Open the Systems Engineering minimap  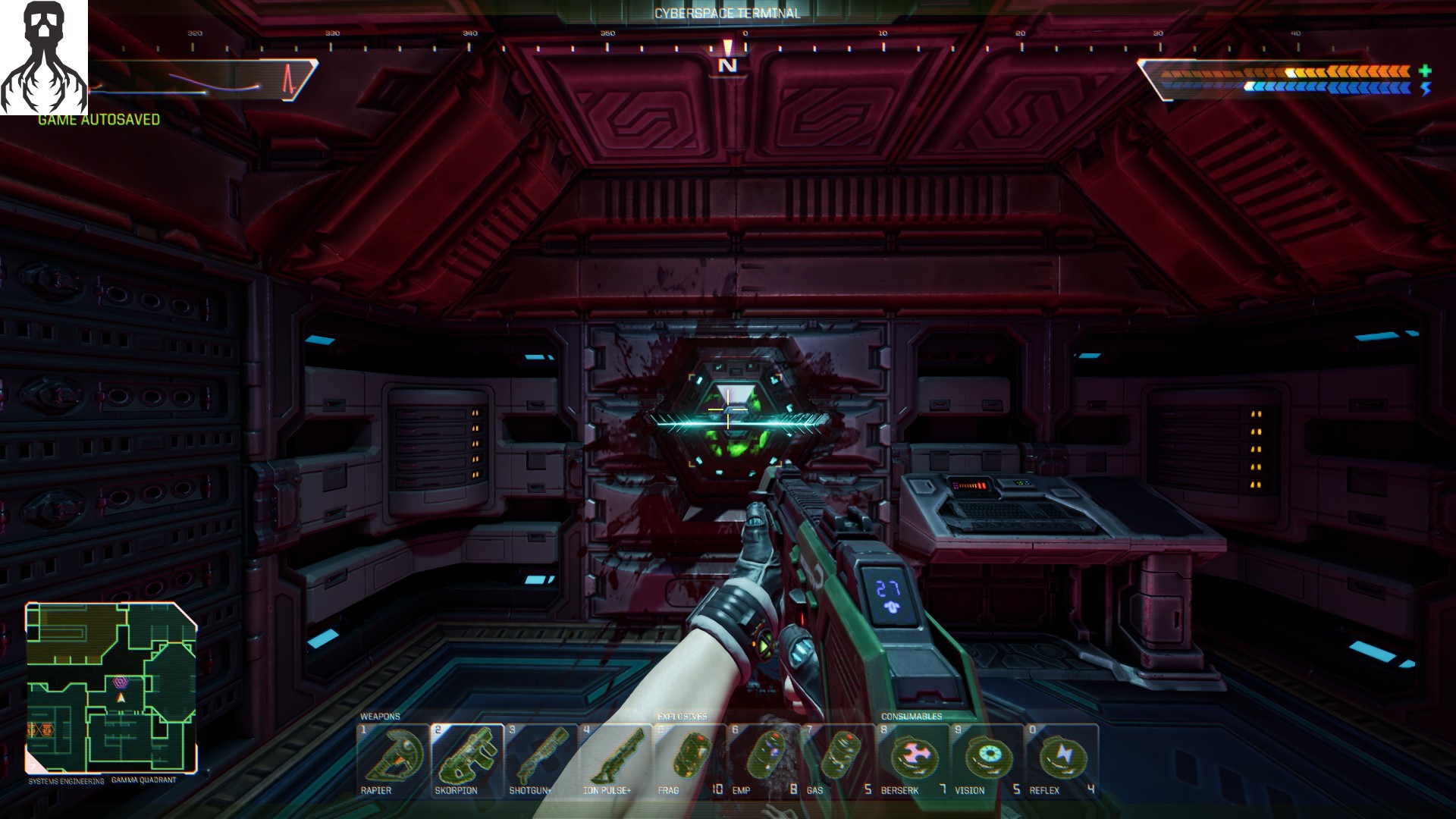coord(111,688)
